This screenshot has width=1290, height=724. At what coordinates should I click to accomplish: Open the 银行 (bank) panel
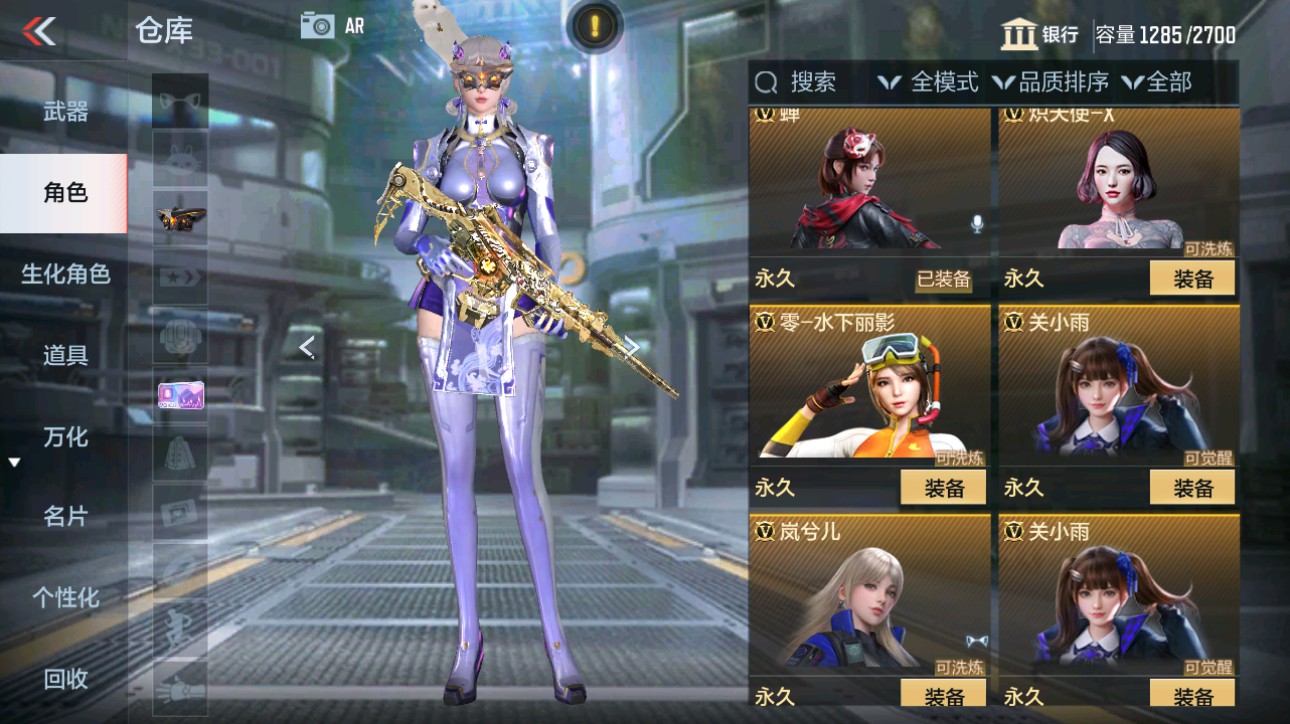pos(1040,29)
